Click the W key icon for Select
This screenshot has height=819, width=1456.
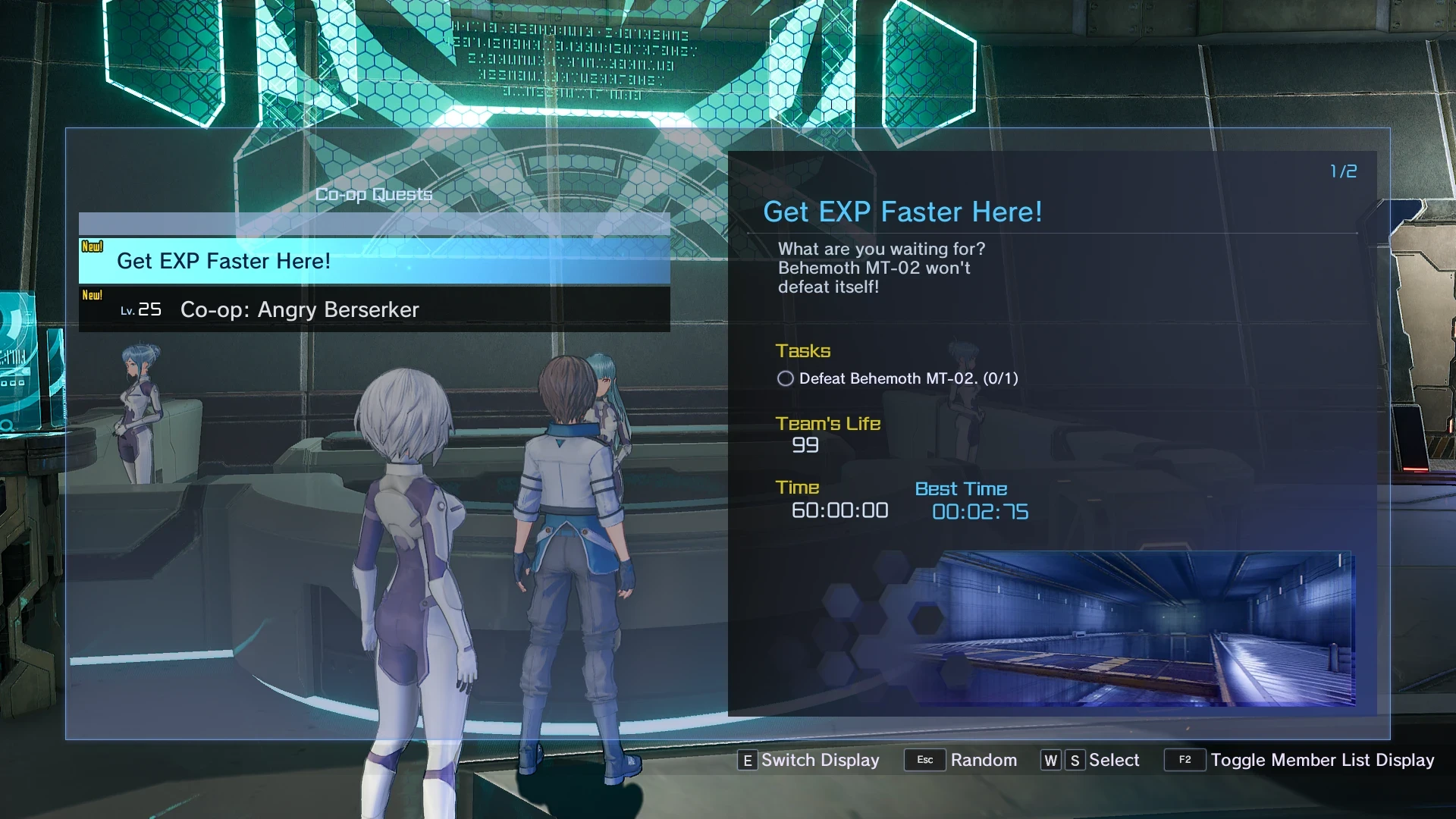1051,760
